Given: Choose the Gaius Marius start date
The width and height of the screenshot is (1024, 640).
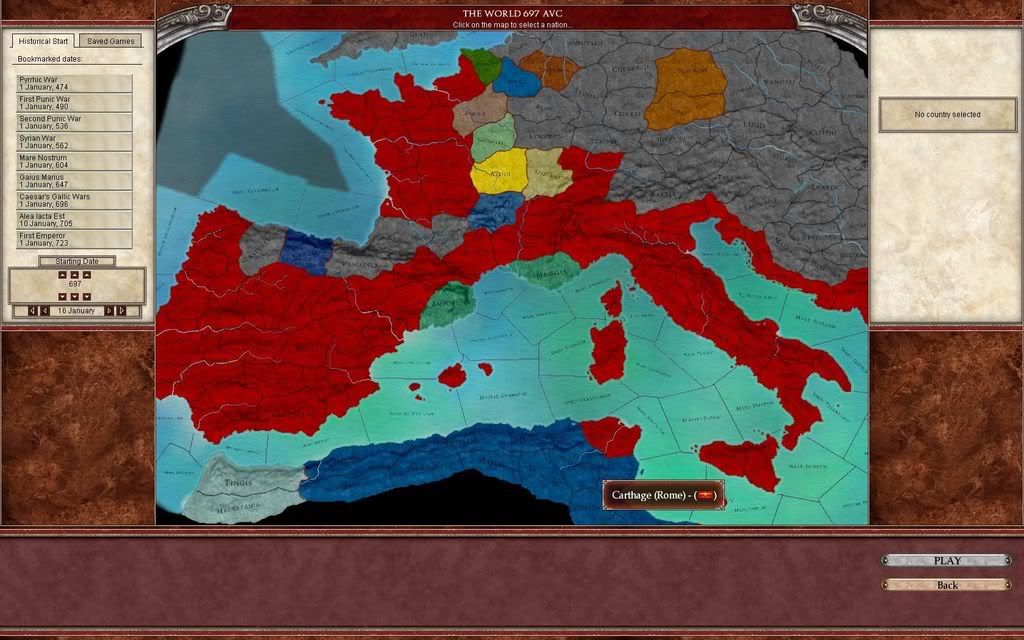Looking at the screenshot, I should 74,181.
